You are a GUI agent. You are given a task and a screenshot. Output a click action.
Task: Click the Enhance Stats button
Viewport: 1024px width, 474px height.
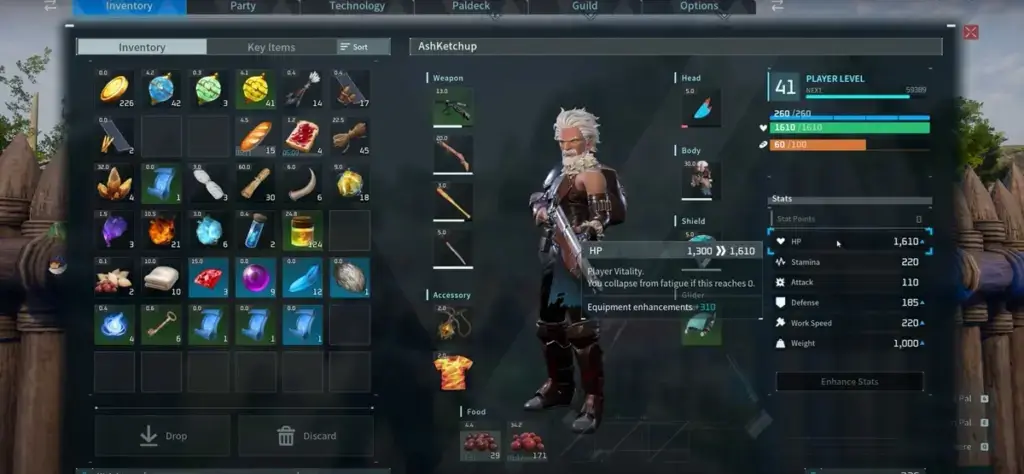tap(850, 382)
